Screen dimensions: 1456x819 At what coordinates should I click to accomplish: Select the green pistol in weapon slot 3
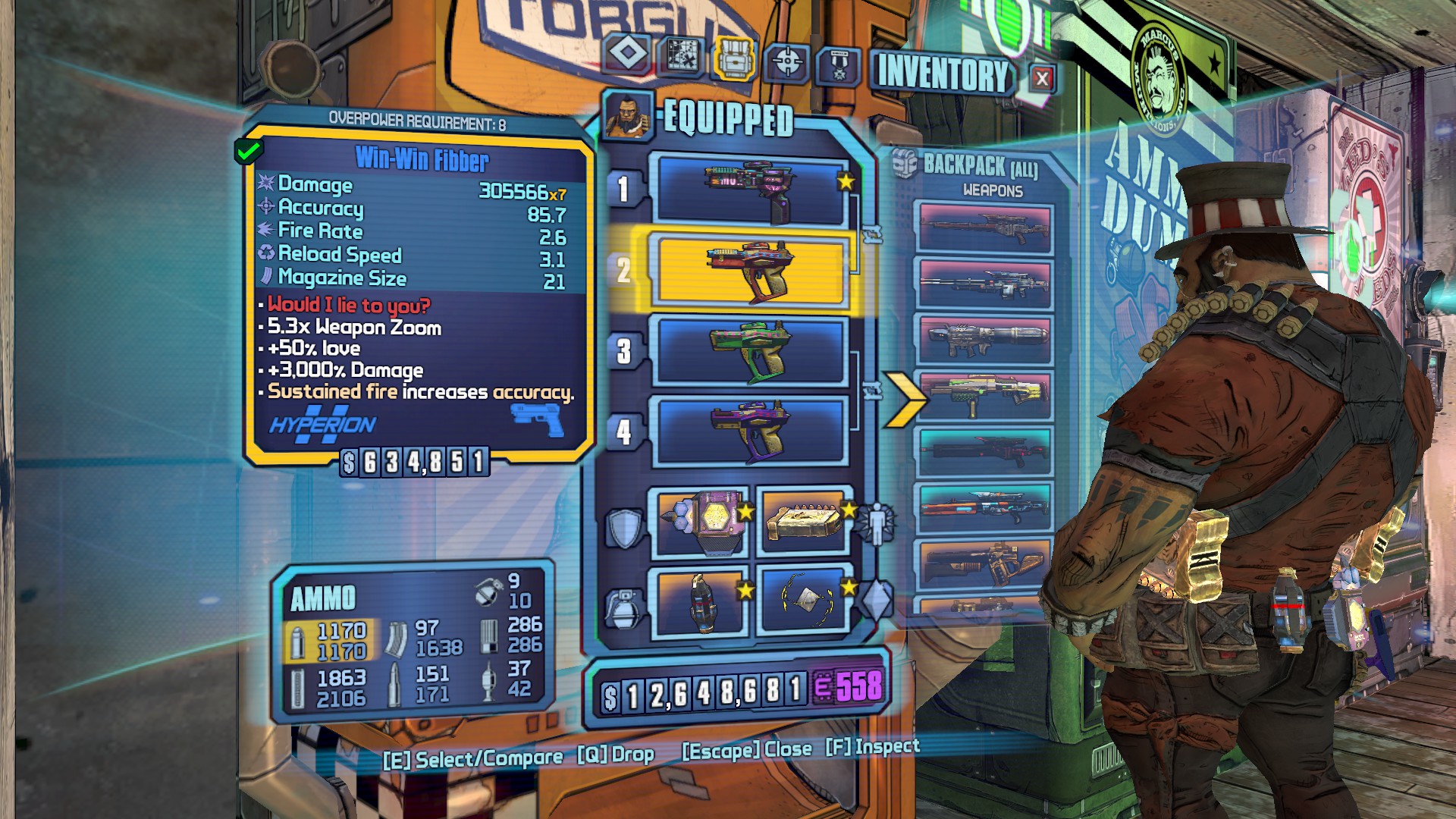[752, 351]
